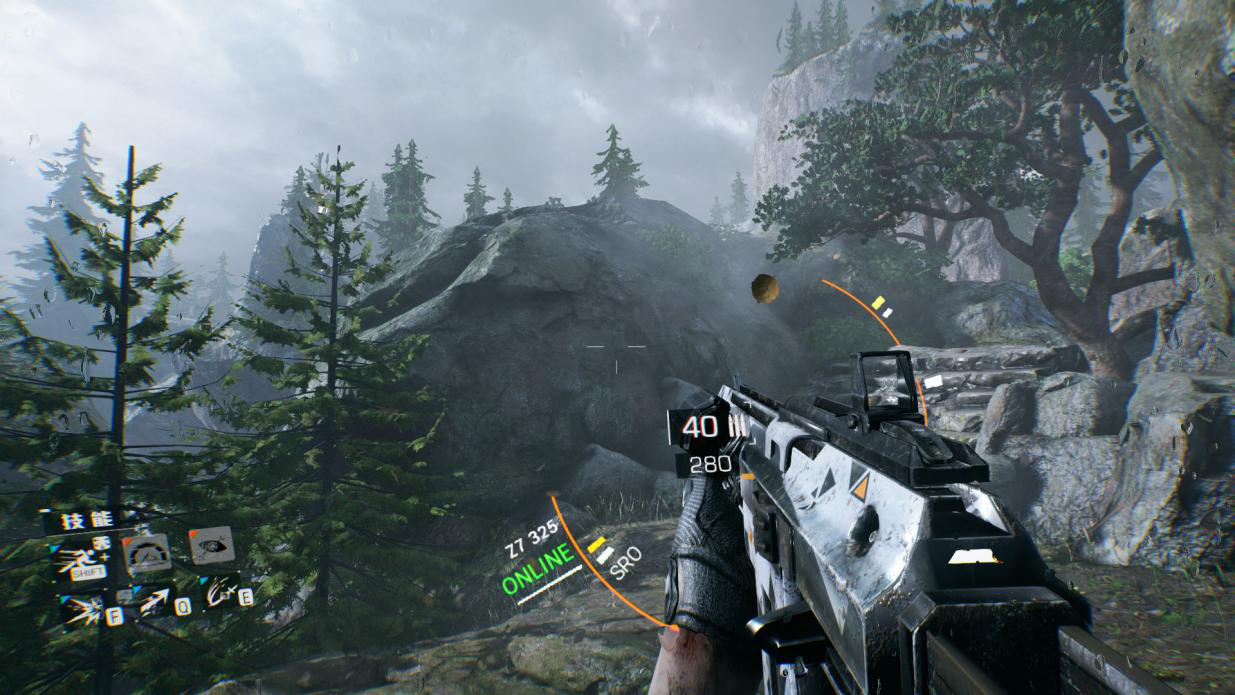Screen dimensions: 1235x695
Task: Use the double arrow skill icon
Action: [x=156, y=602]
